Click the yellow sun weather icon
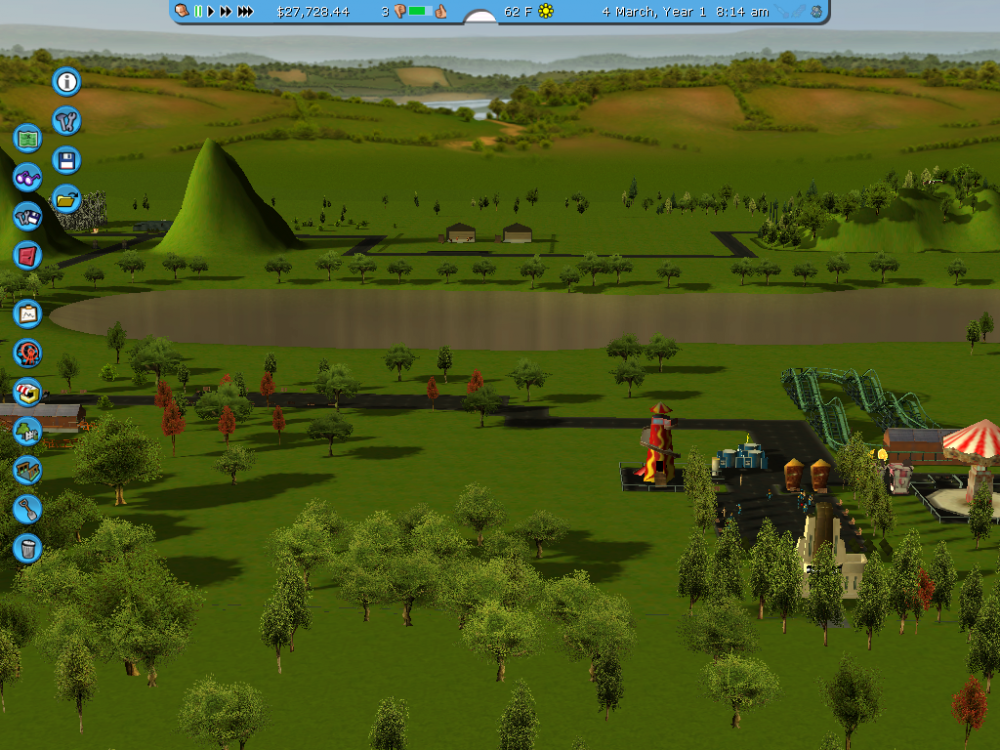The height and width of the screenshot is (750, 1000). pyautogui.click(x=546, y=11)
